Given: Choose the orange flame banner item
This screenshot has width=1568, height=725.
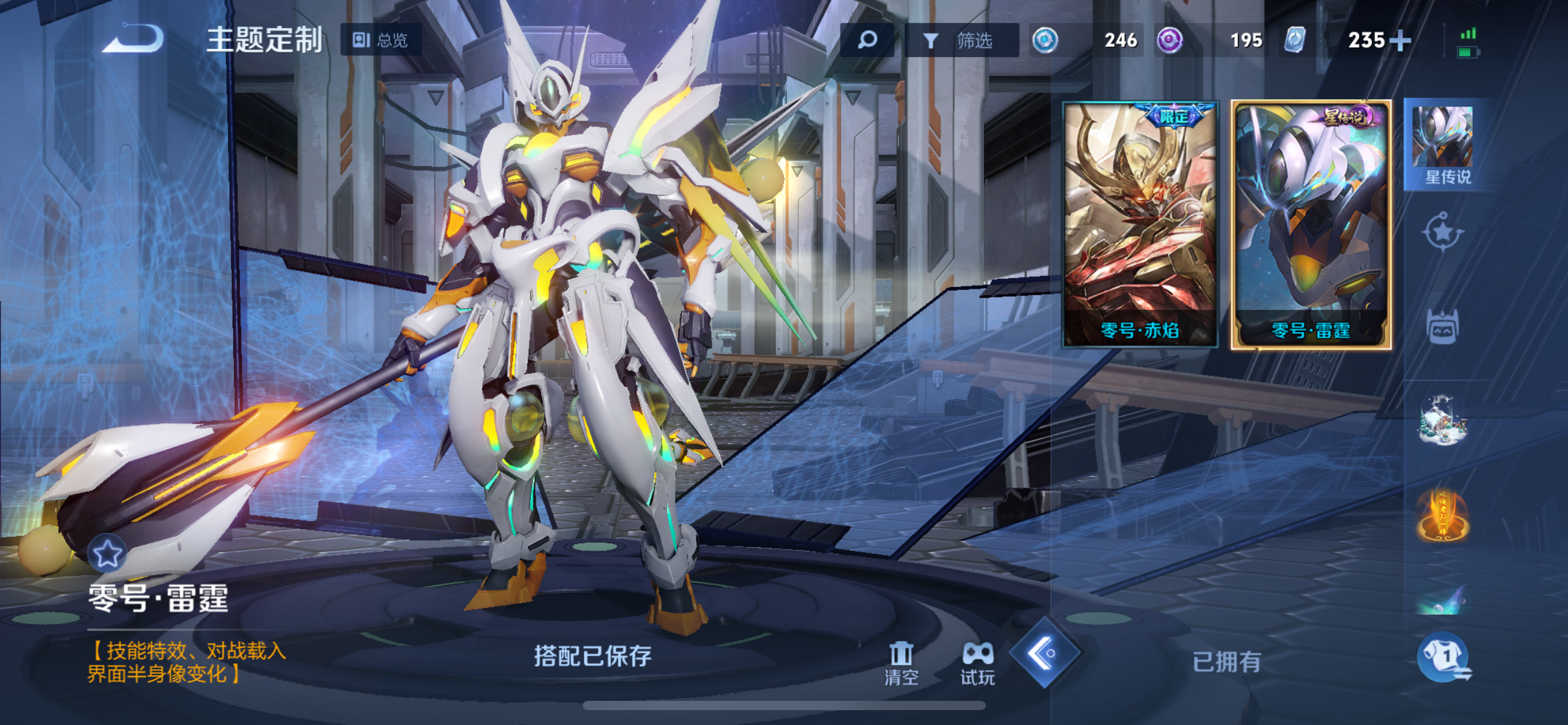Looking at the screenshot, I should pyautogui.click(x=1443, y=514).
